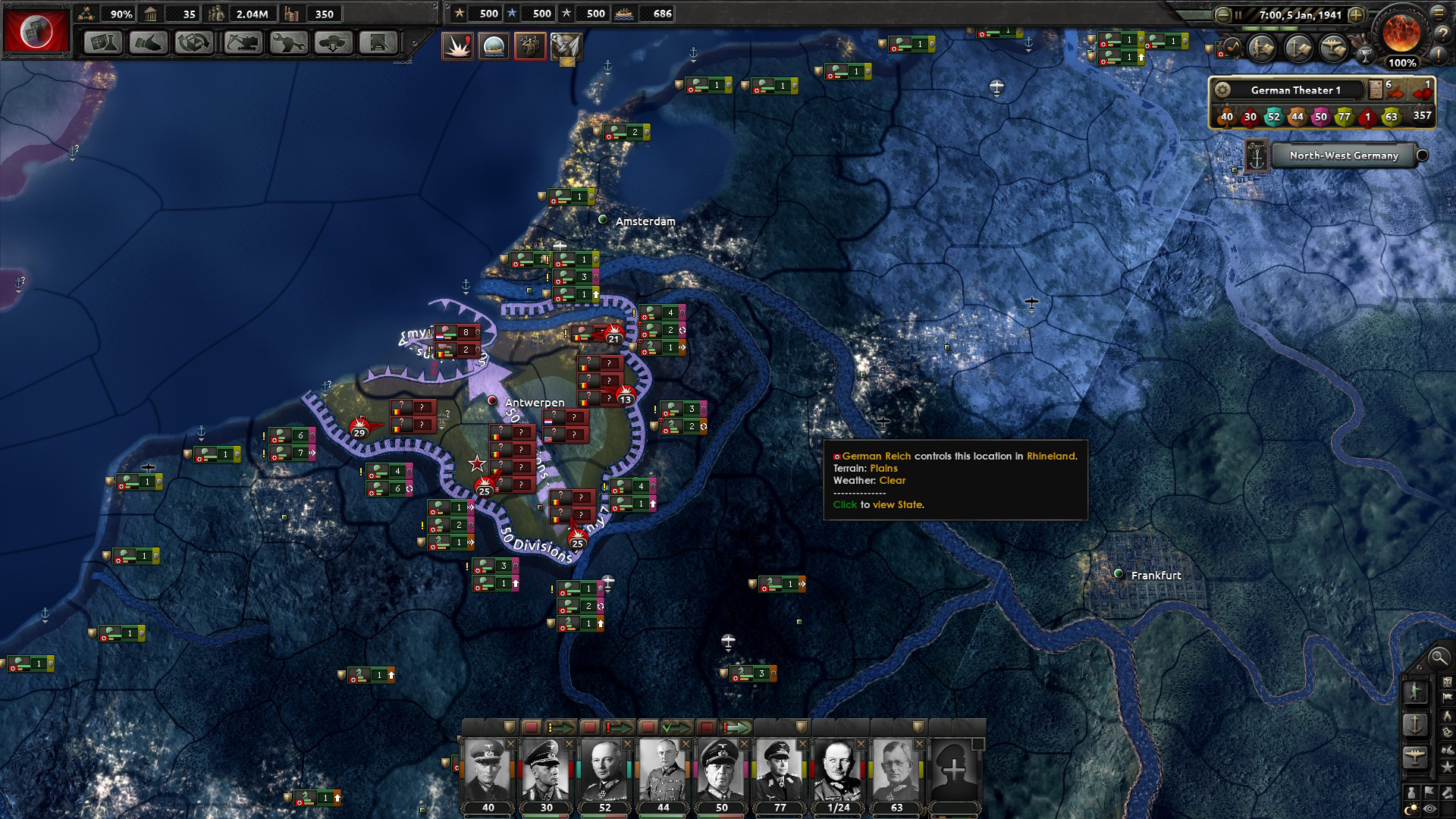Pause the game with the pause button
Viewport: 1456px width, 819px height.
click(x=1238, y=14)
